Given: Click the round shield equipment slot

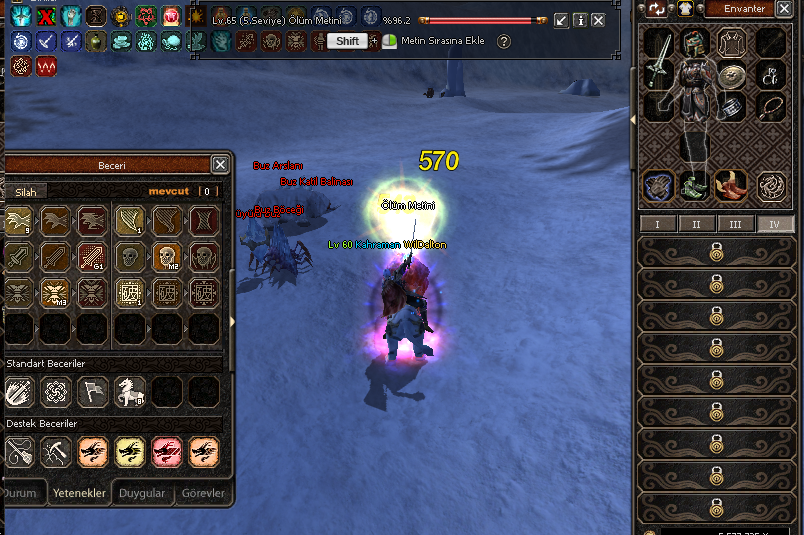Looking at the screenshot, I should tap(733, 75).
